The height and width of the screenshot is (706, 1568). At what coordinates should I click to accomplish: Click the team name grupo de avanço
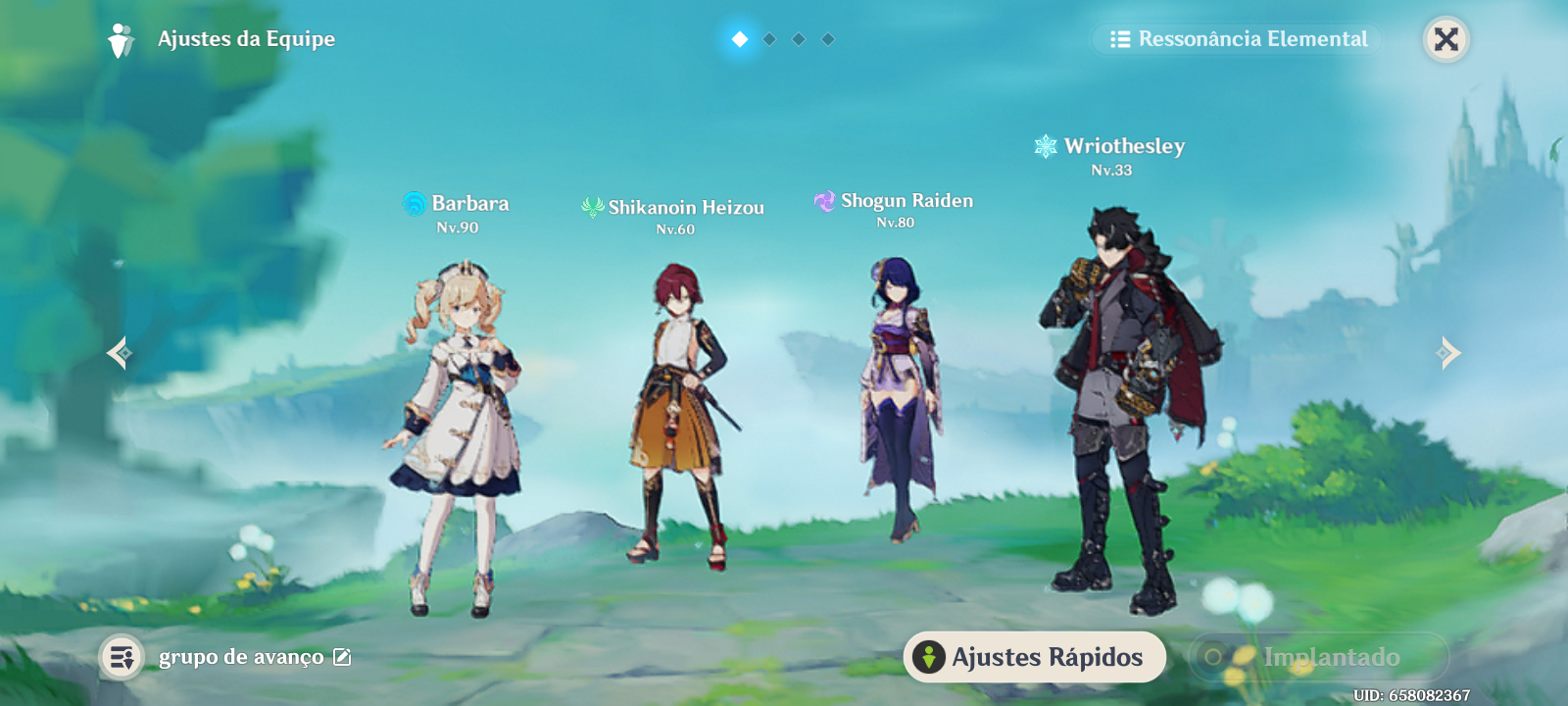[238, 657]
